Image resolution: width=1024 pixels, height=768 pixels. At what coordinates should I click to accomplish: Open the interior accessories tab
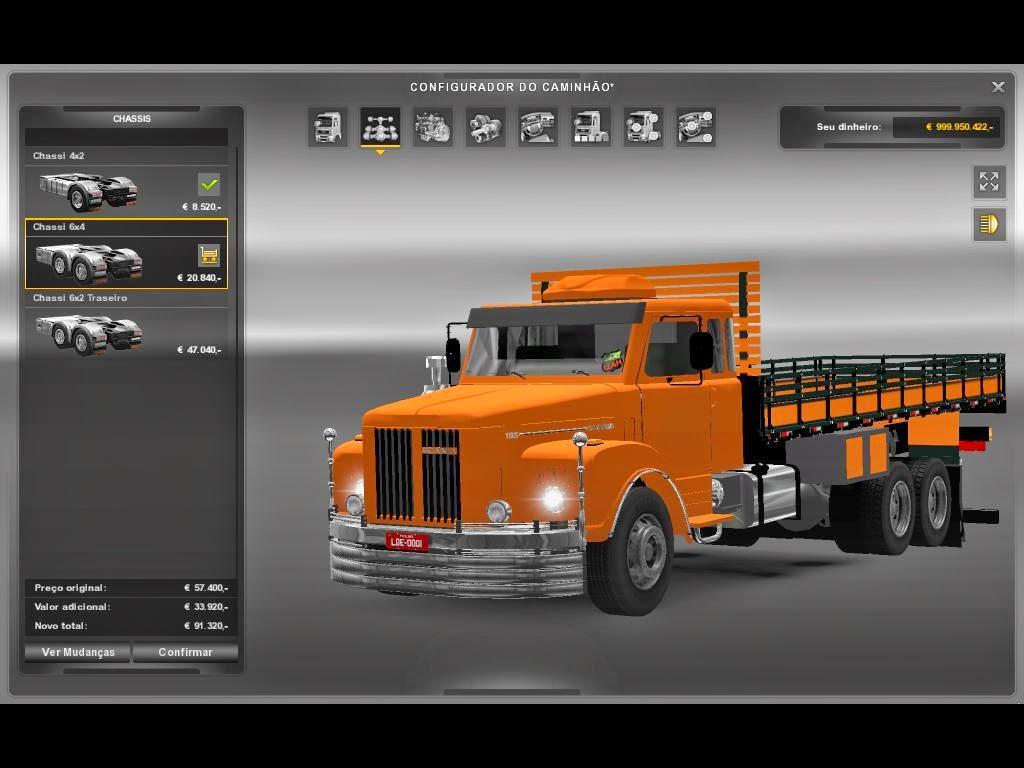(x=696, y=128)
